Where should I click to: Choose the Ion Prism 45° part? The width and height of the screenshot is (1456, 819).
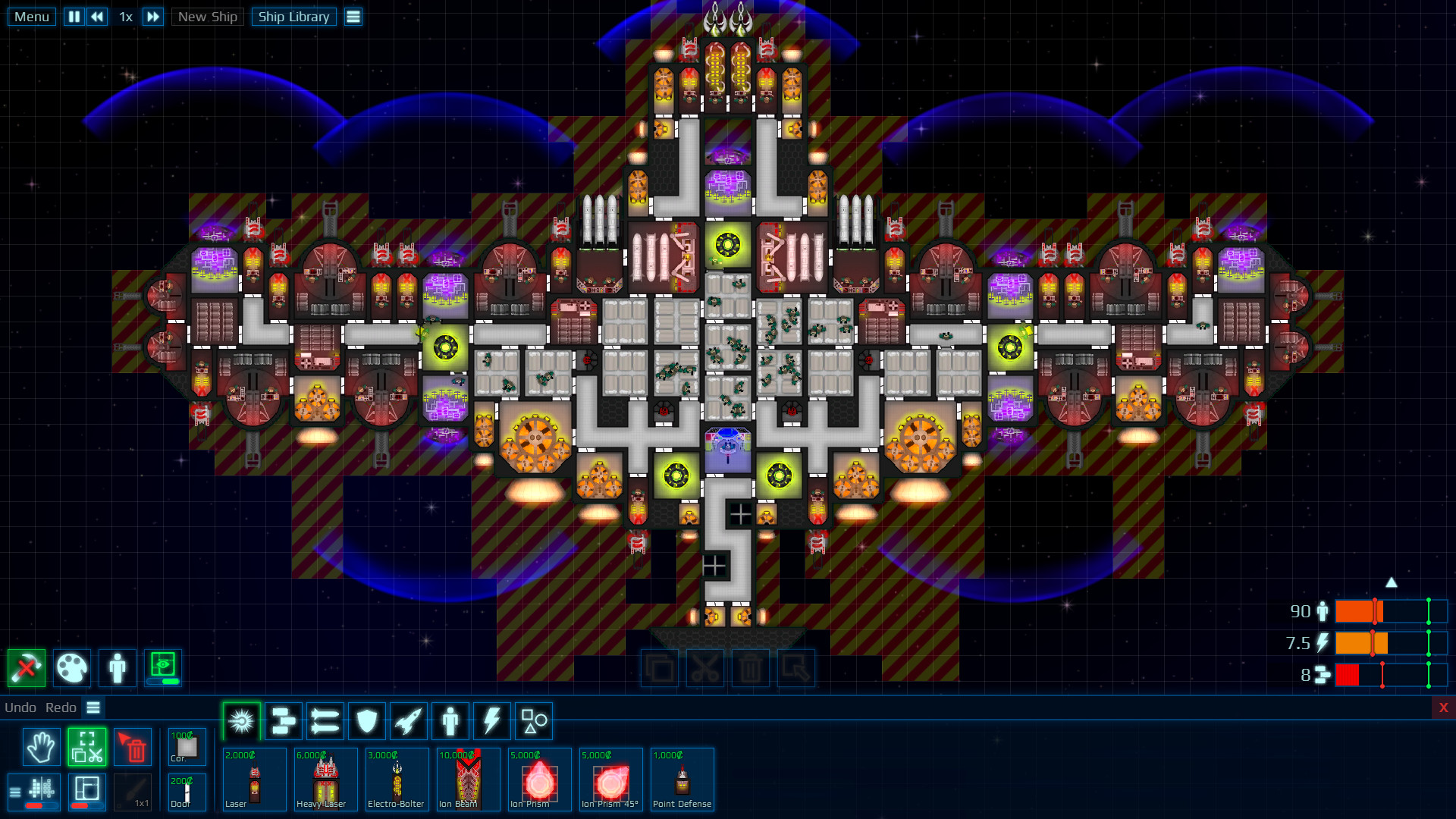point(610,780)
